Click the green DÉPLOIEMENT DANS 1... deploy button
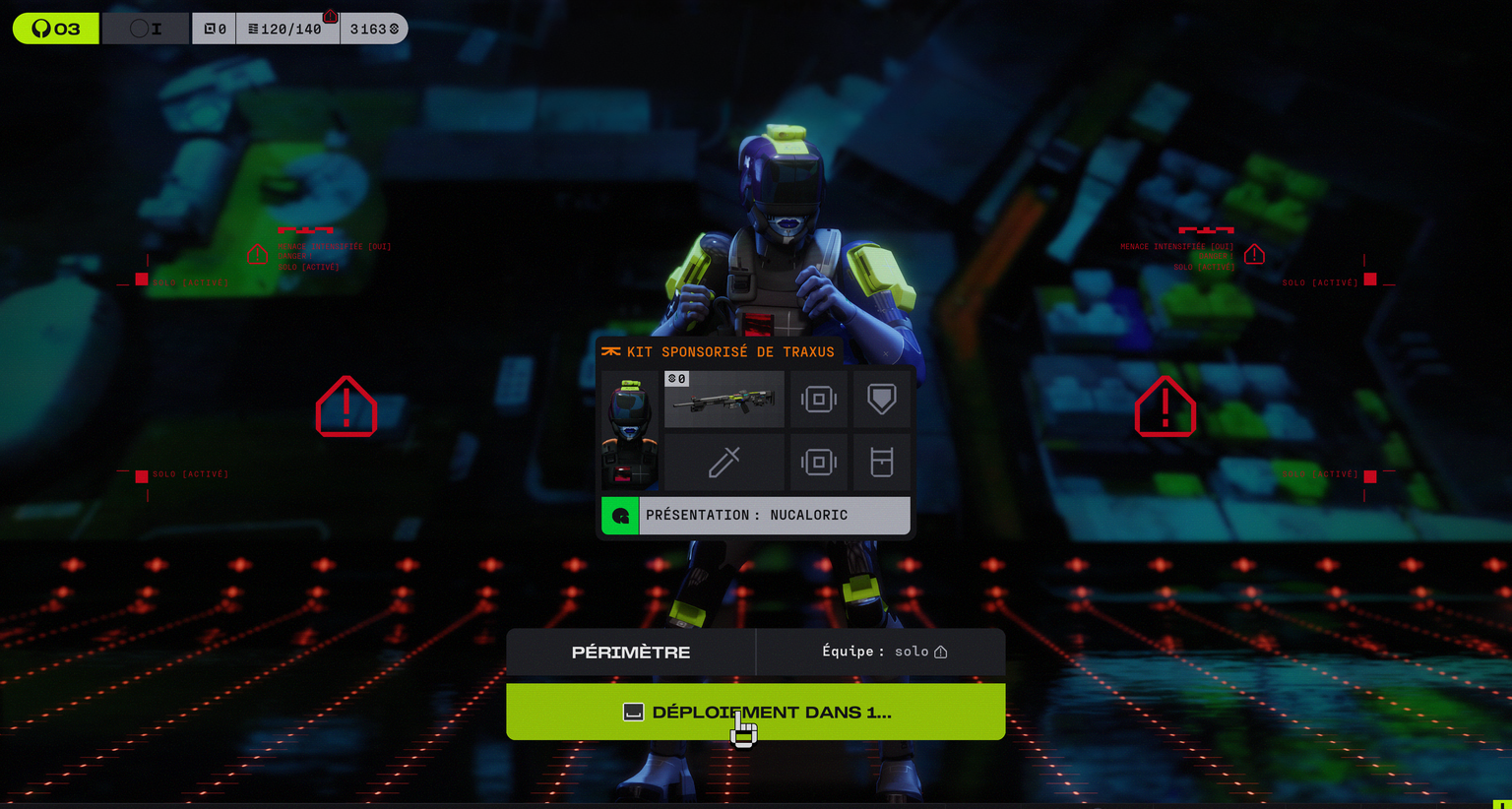Viewport: 1512px width, 809px height. [755, 712]
